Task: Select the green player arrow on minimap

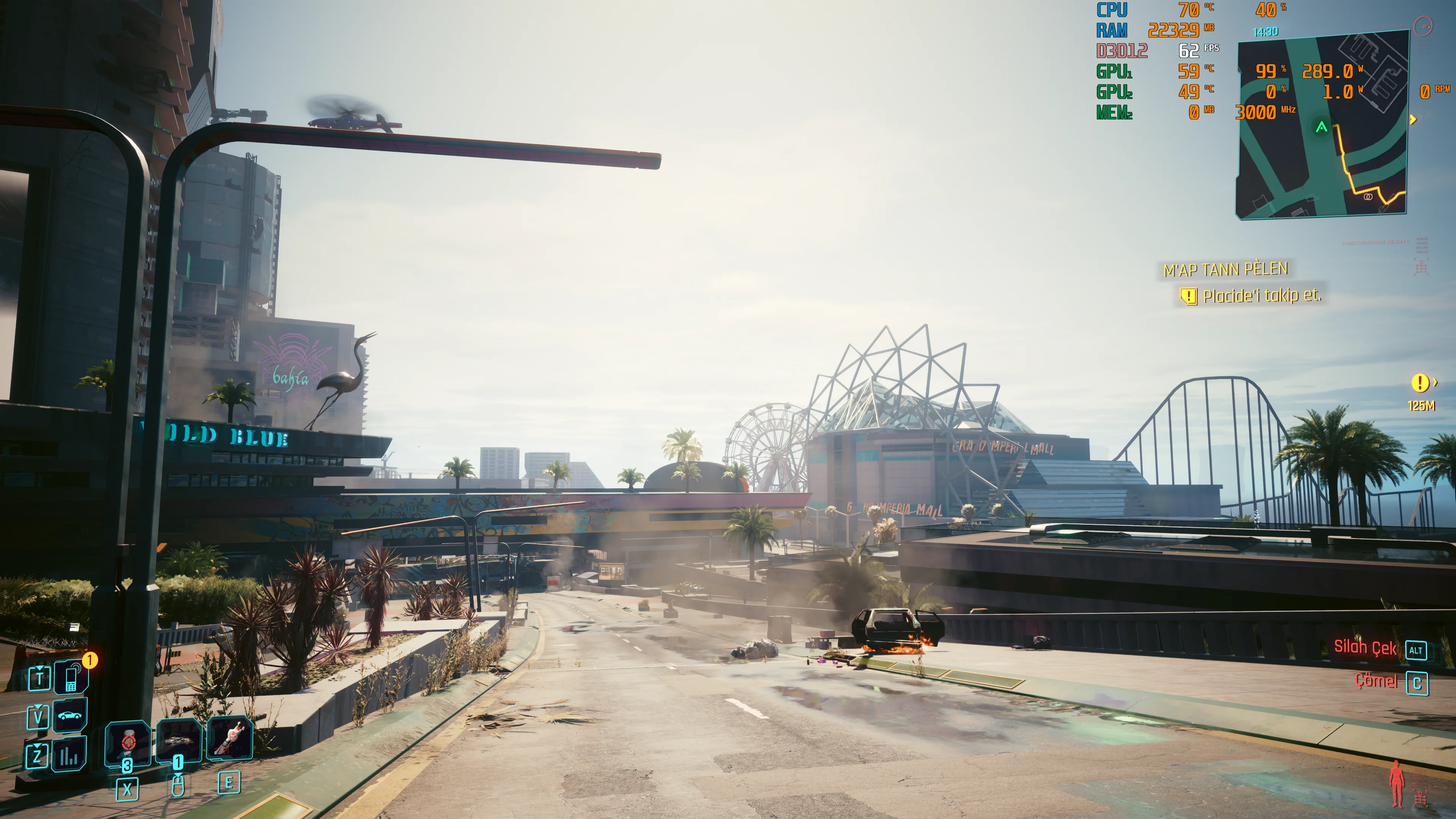Action: click(x=1321, y=127)
